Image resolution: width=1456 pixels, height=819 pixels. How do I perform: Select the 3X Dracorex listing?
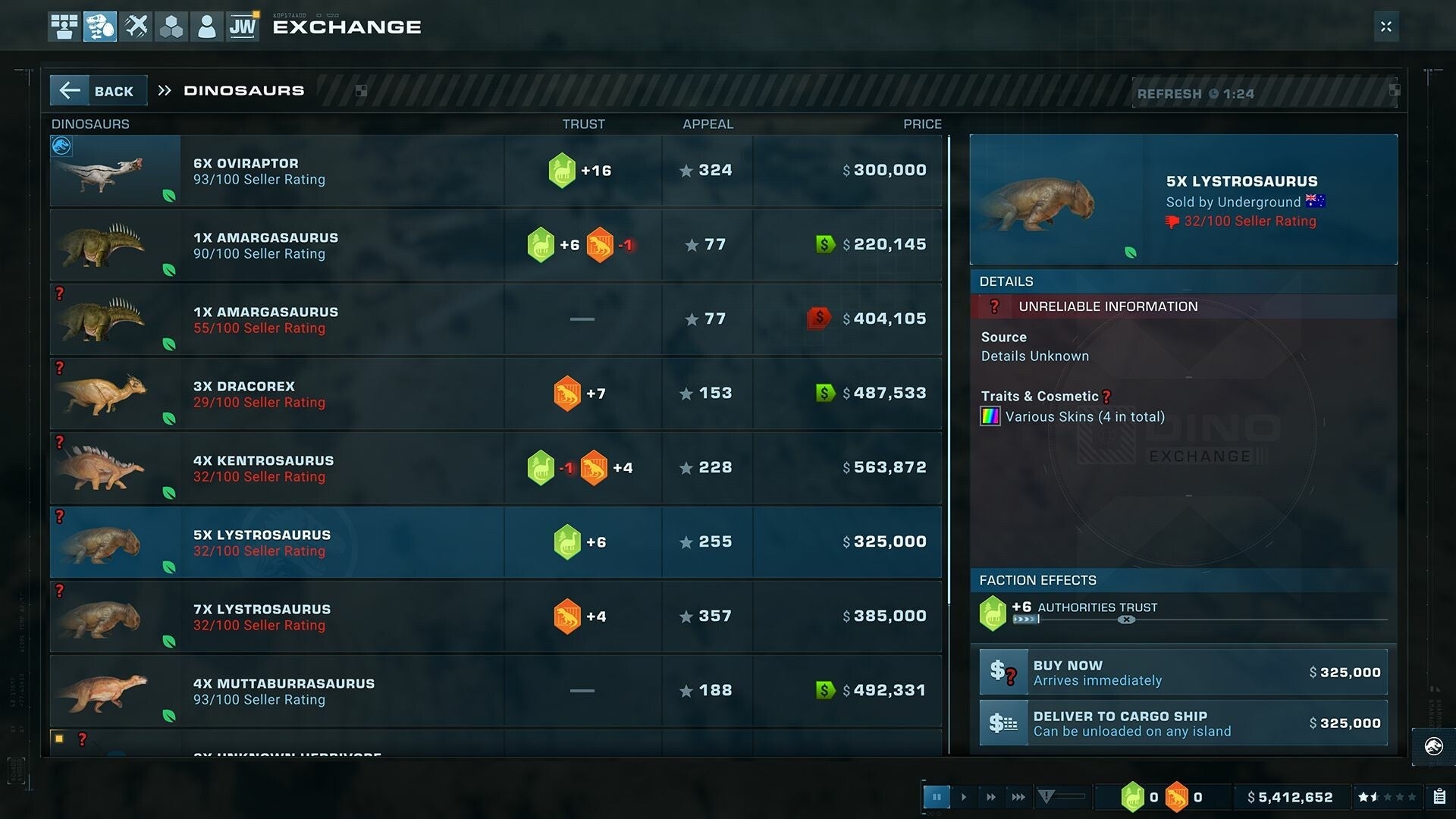click(493, 393)
